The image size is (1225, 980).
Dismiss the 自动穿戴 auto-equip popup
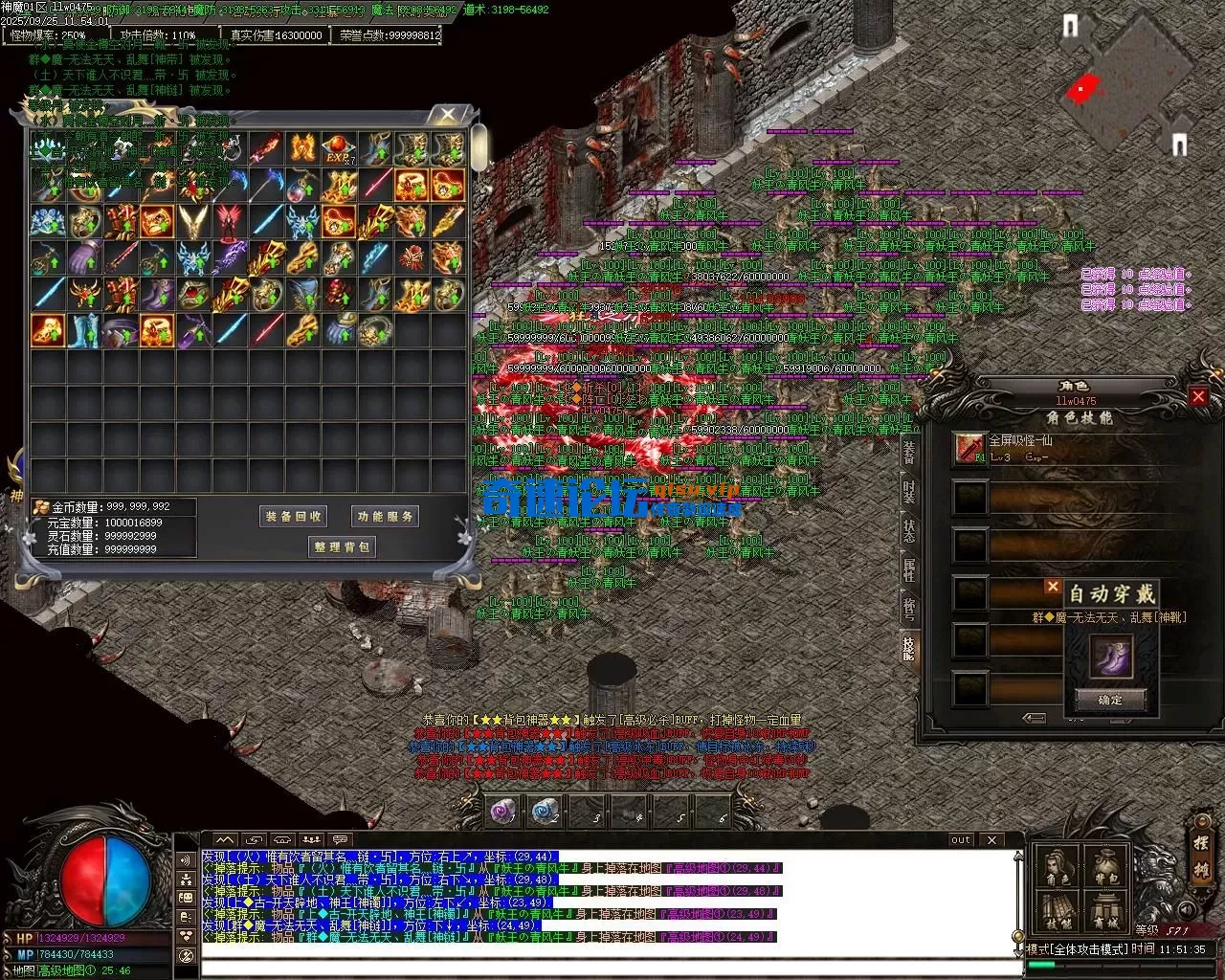(x=1053, y=587)
